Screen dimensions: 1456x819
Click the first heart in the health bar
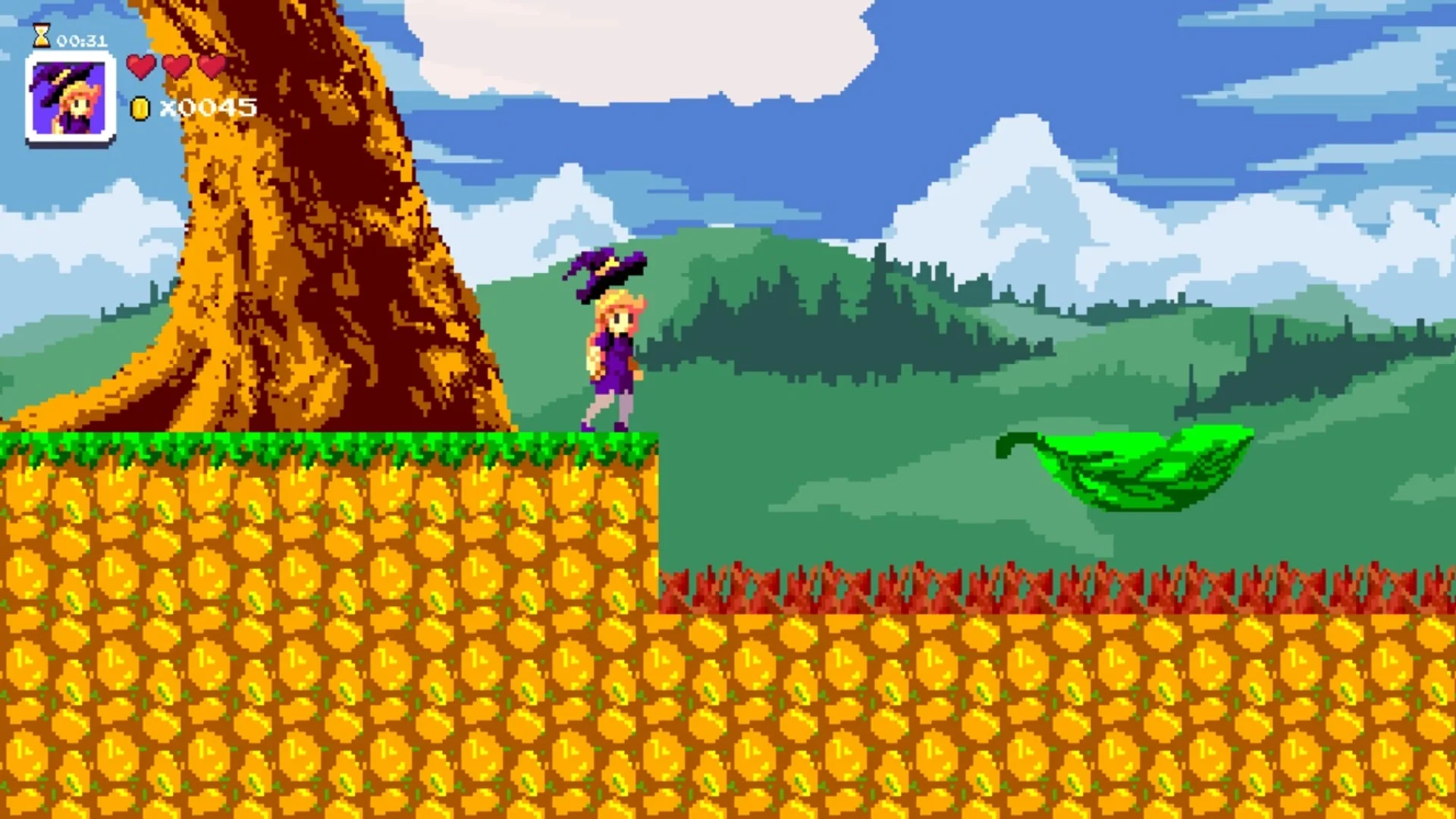tap(140, 67)
